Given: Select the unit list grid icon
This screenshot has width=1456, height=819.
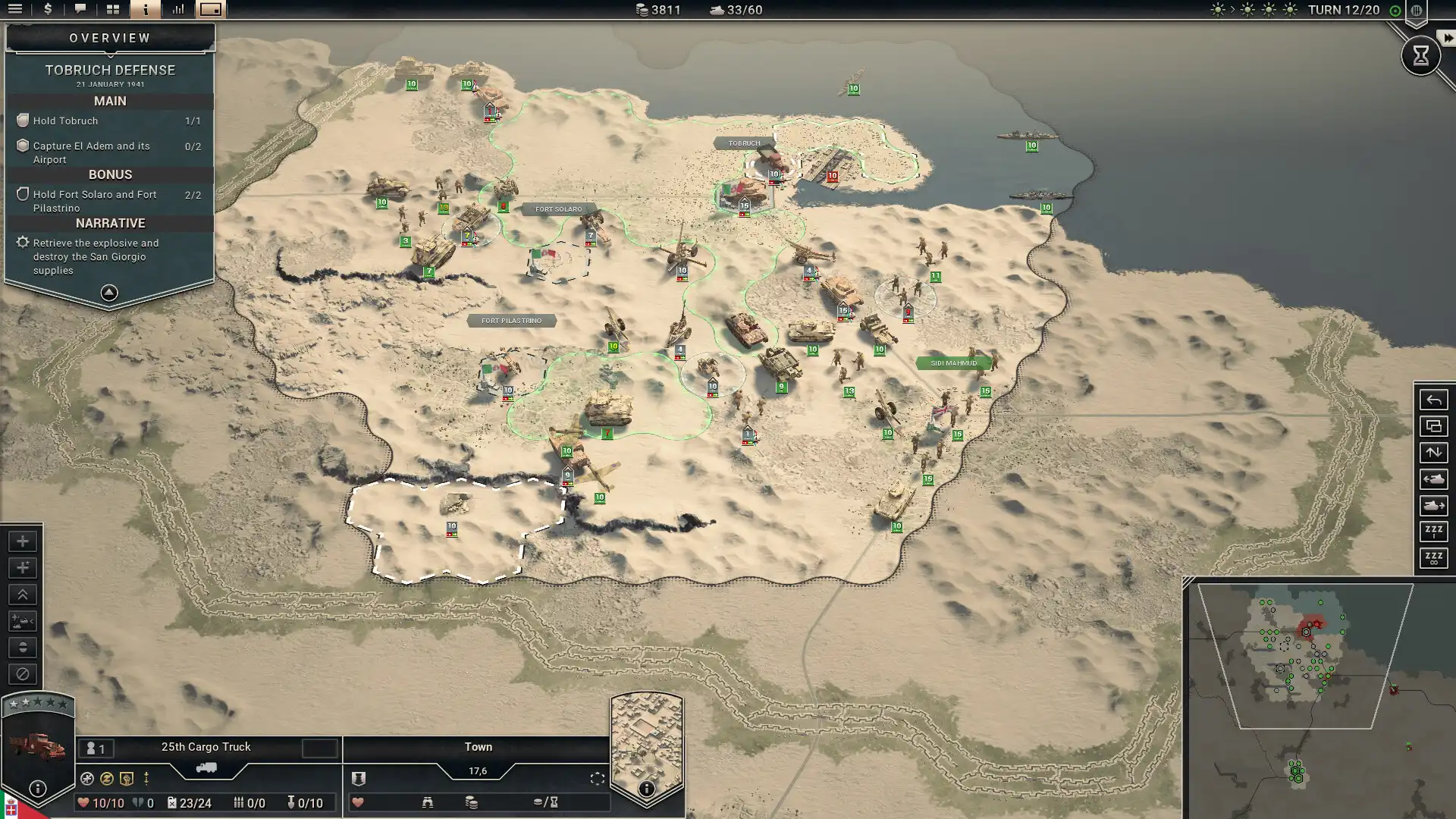Looking at the screenshot, I should point(111,11).
